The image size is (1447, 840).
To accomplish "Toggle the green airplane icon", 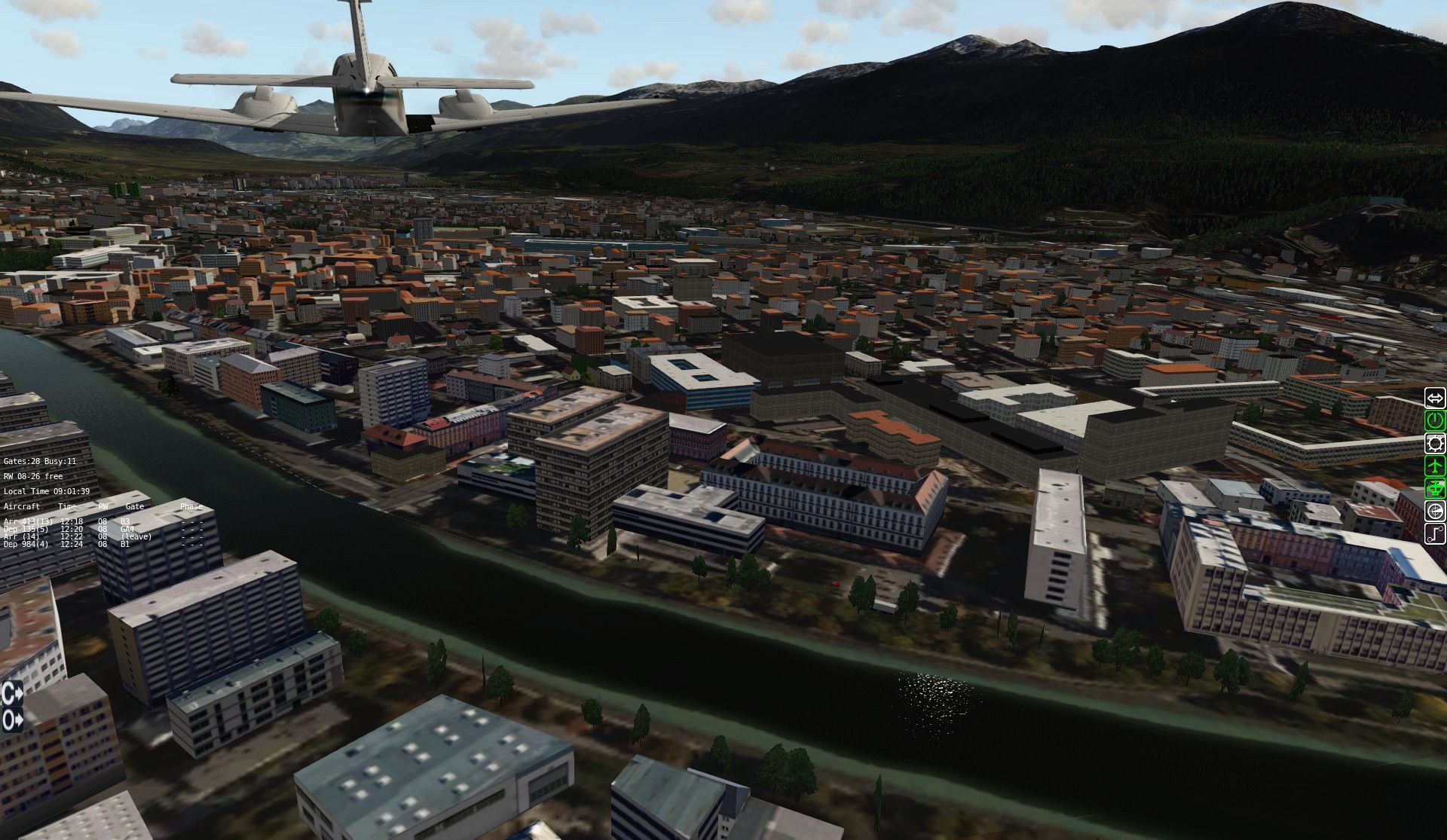I will (x=1435, y=466).
